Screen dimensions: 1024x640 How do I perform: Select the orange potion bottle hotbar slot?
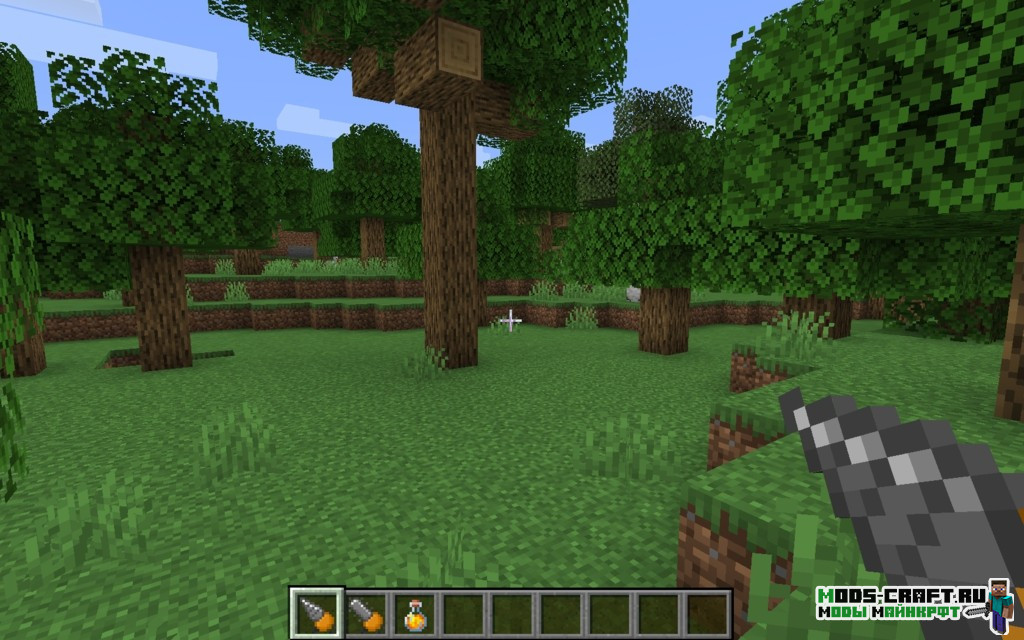click(414, 613)
